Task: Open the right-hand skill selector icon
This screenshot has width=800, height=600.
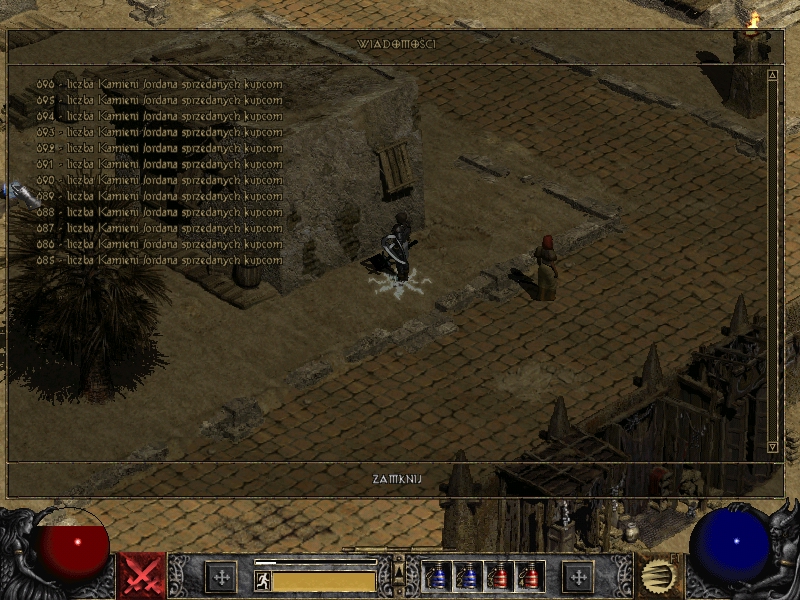Action: point(658,576)
